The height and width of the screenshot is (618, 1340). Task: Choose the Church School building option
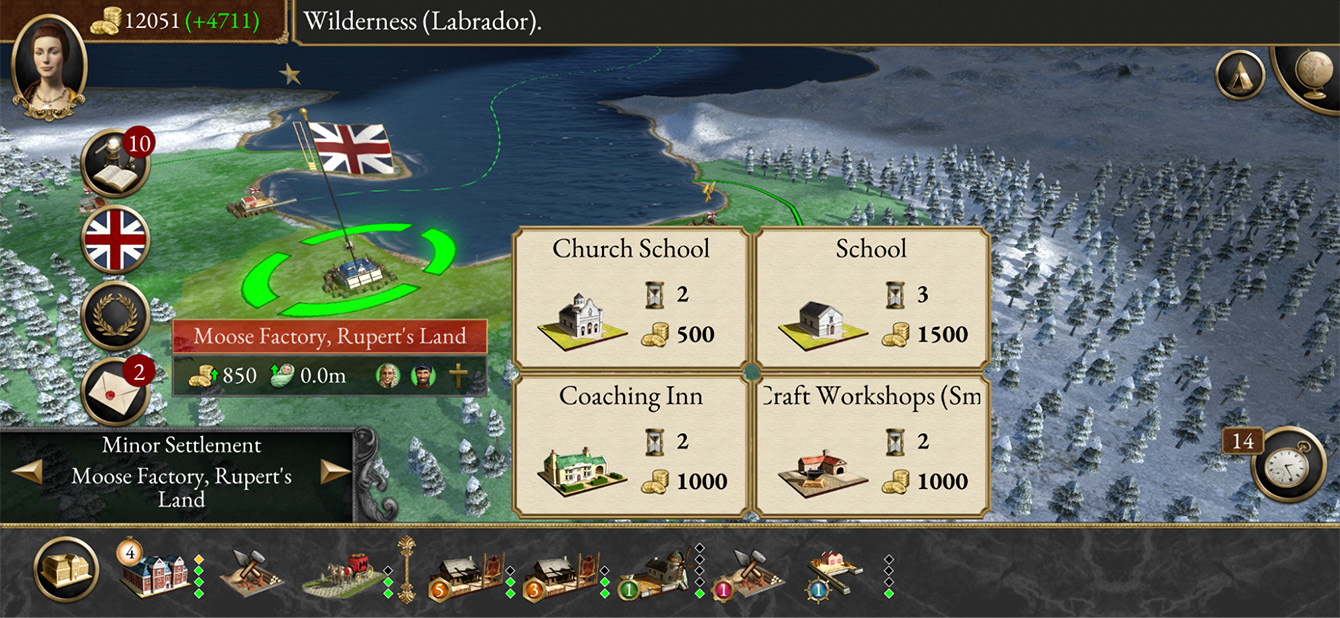coord(631,297)
